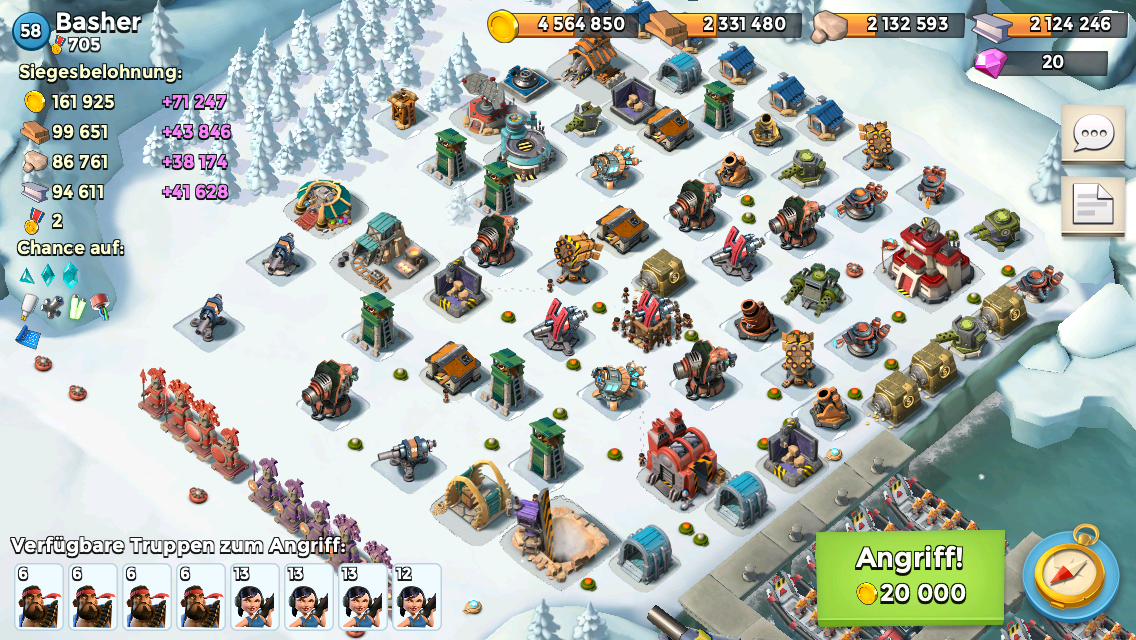This screenshot has height=640, width=1136.
Task: Select the Zooka troop card showing 12
Action: click(416, 597)
